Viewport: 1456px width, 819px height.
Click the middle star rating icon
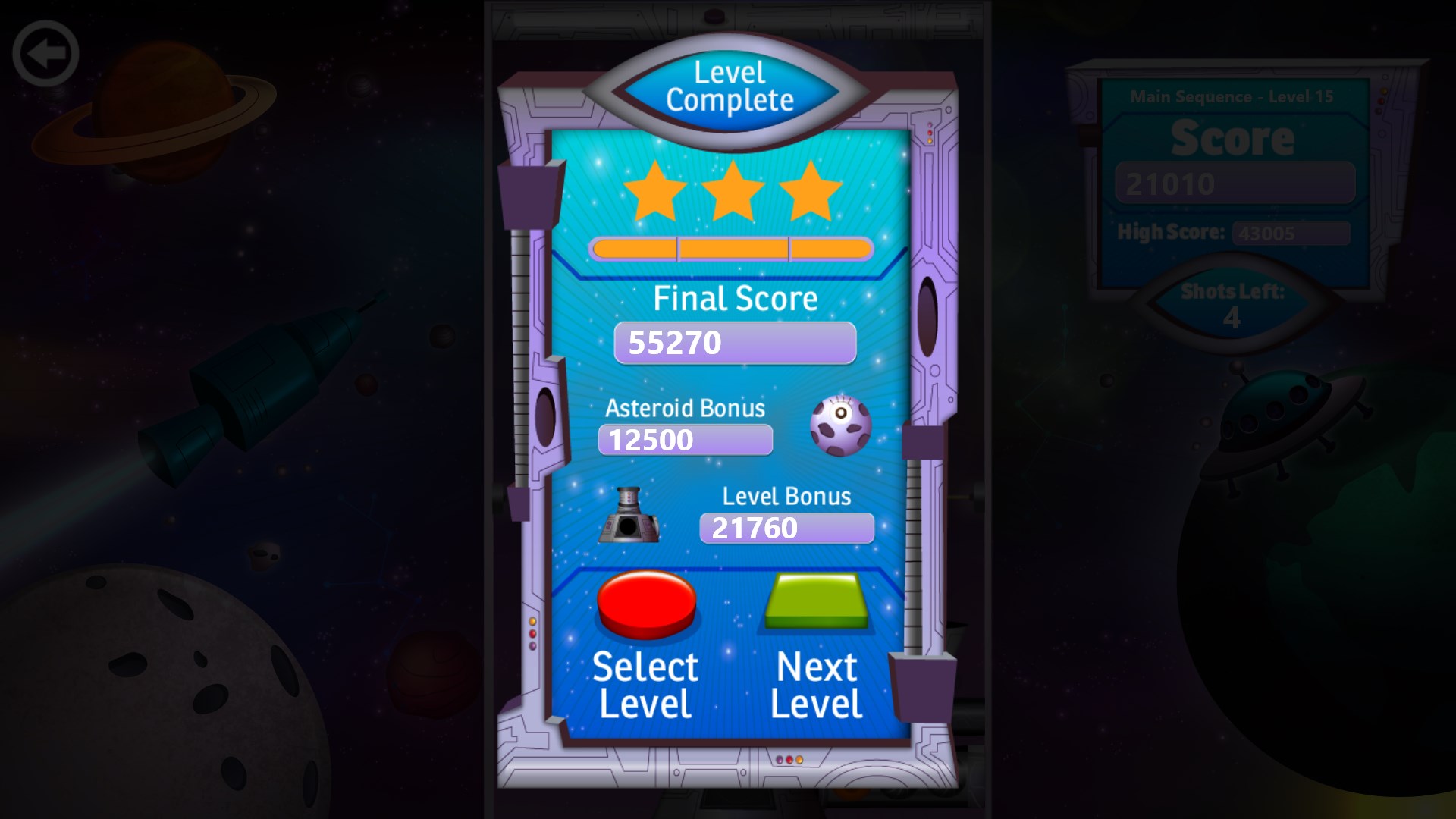point(733,190)
